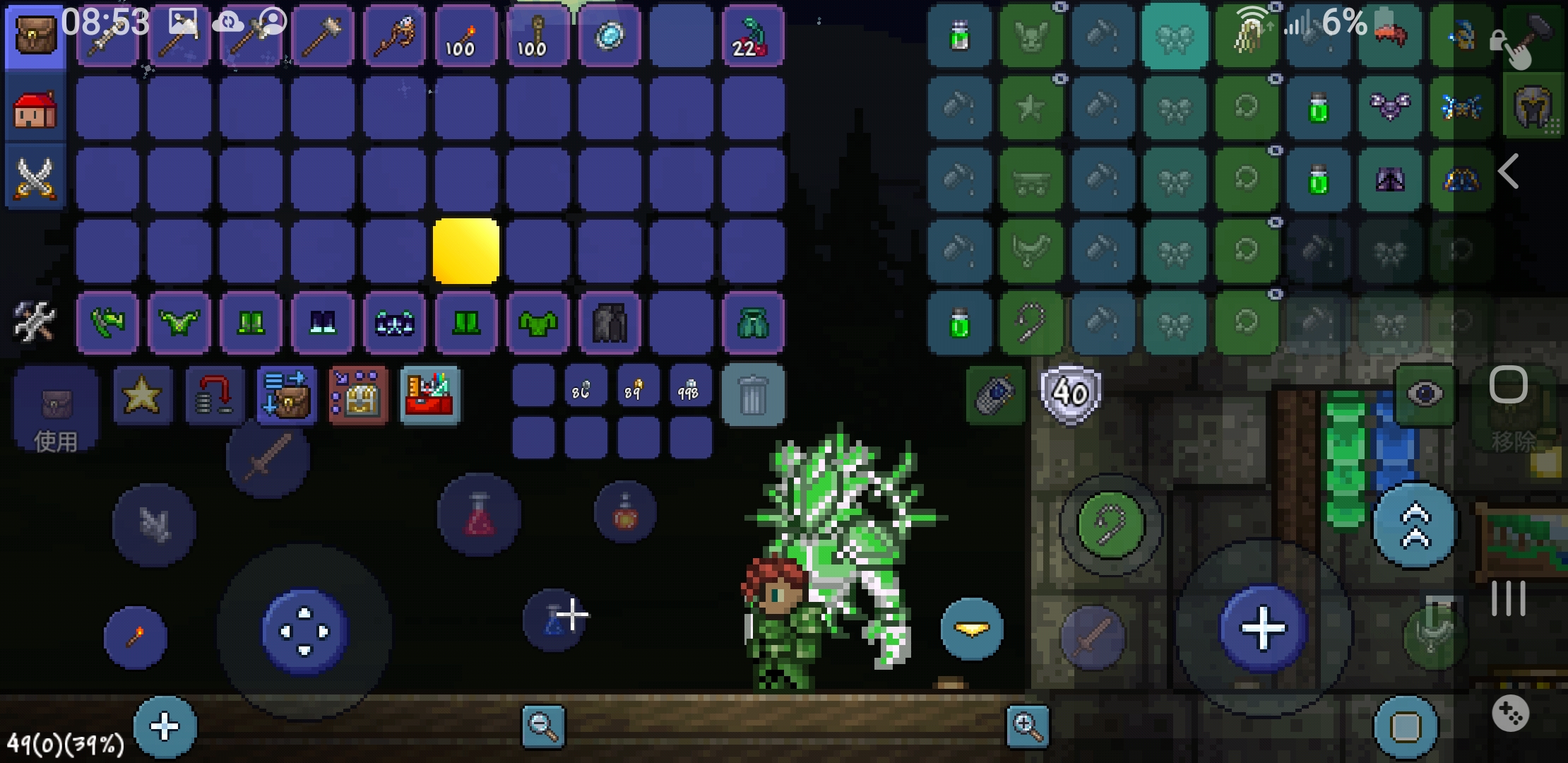Tap the Android recent apps bars
The image size is (1568, 763).
pos(1509,599)
